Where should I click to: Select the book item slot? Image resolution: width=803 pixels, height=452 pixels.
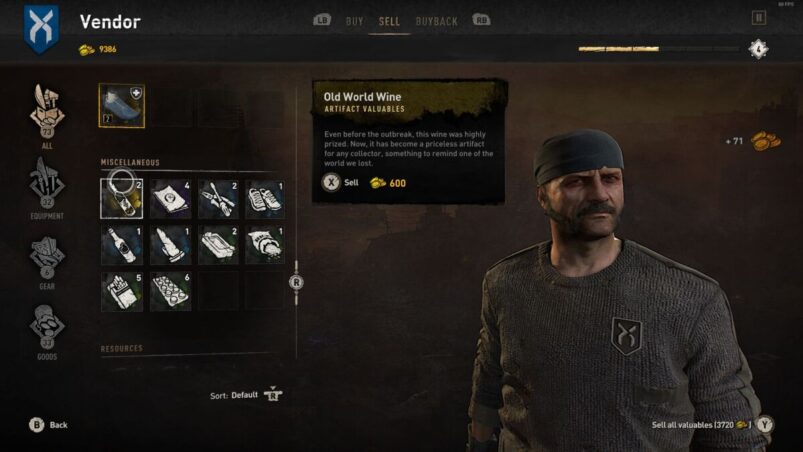point(170,199)
